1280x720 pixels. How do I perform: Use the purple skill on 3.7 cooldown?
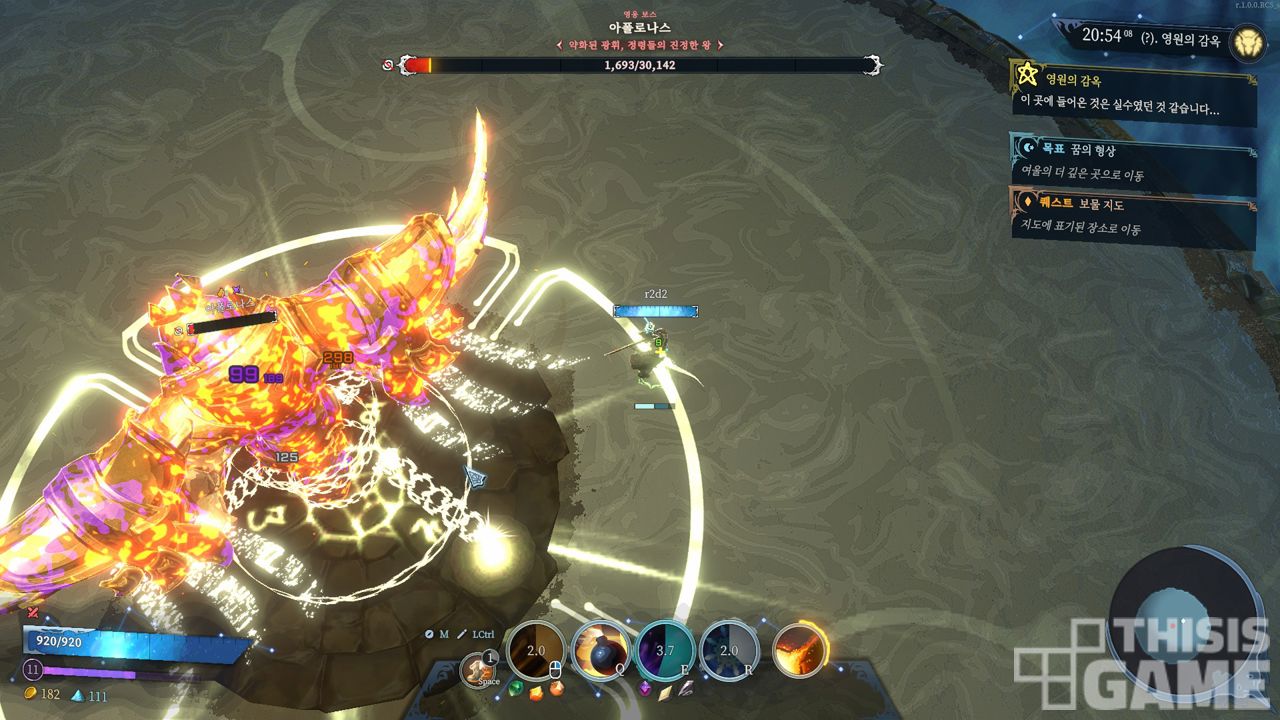pyautogui.click(x=665, y=651)
